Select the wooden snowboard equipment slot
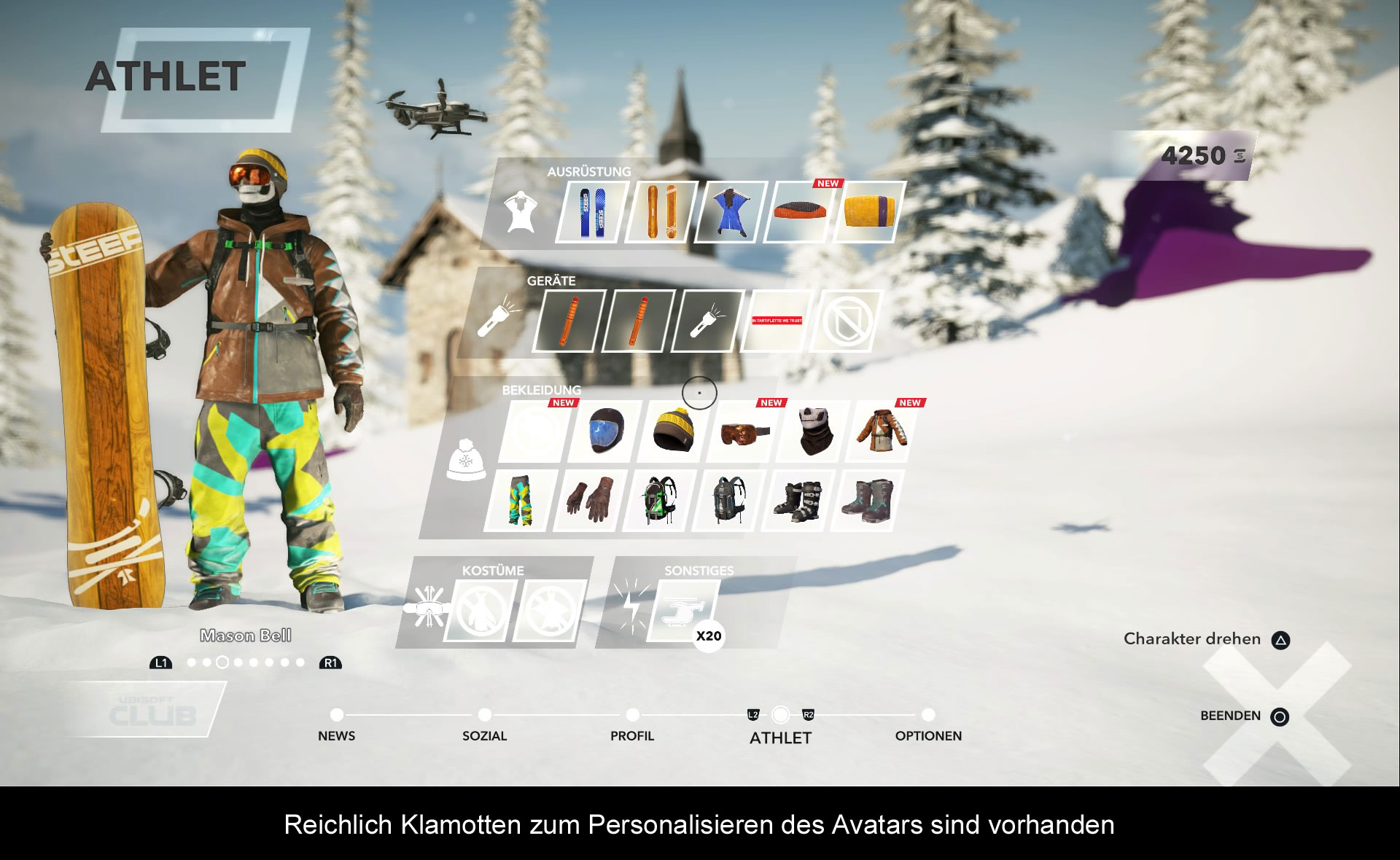1400x860 pixels. tap(662, 212)
